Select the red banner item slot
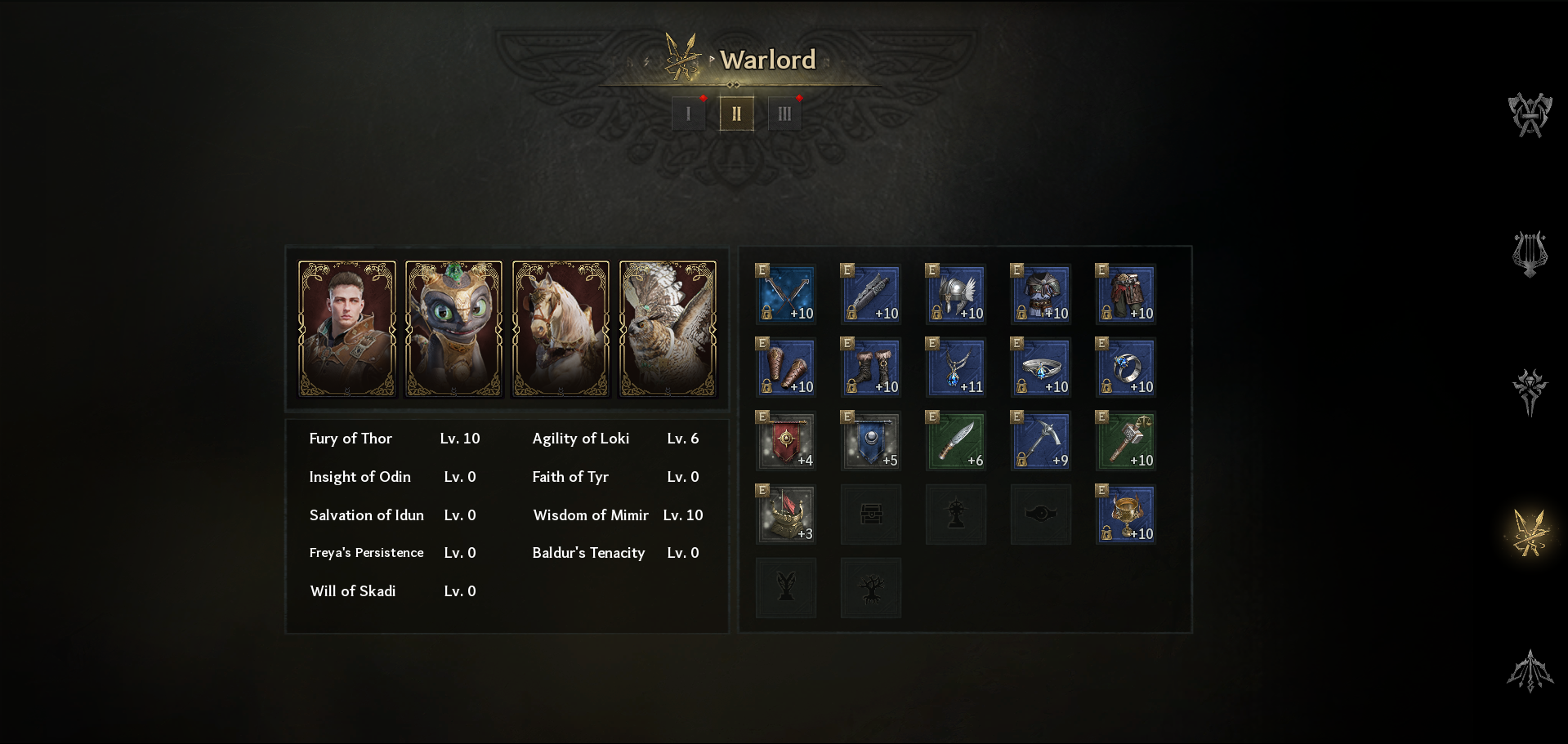 click(786, 441)
